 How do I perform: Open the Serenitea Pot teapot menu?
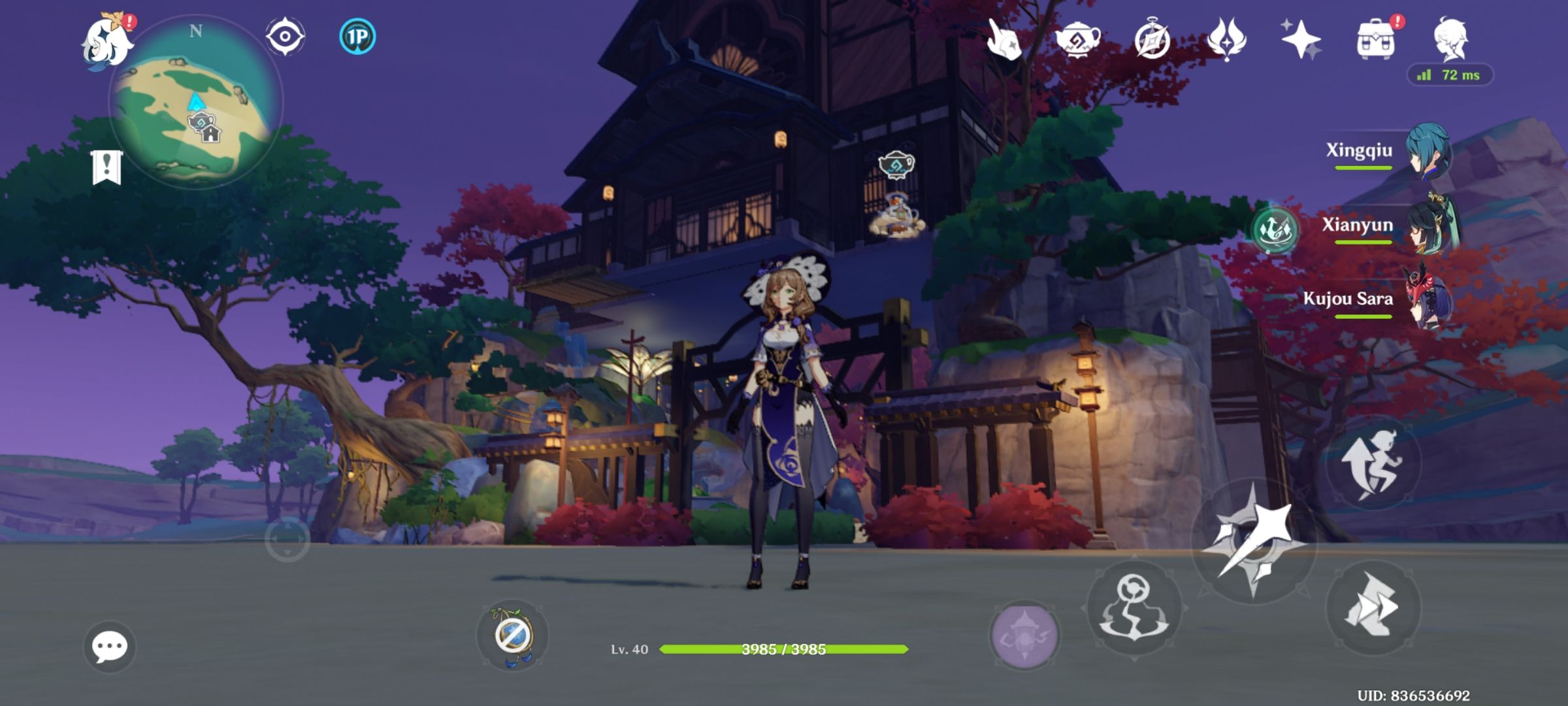(x=1078, y=39)
